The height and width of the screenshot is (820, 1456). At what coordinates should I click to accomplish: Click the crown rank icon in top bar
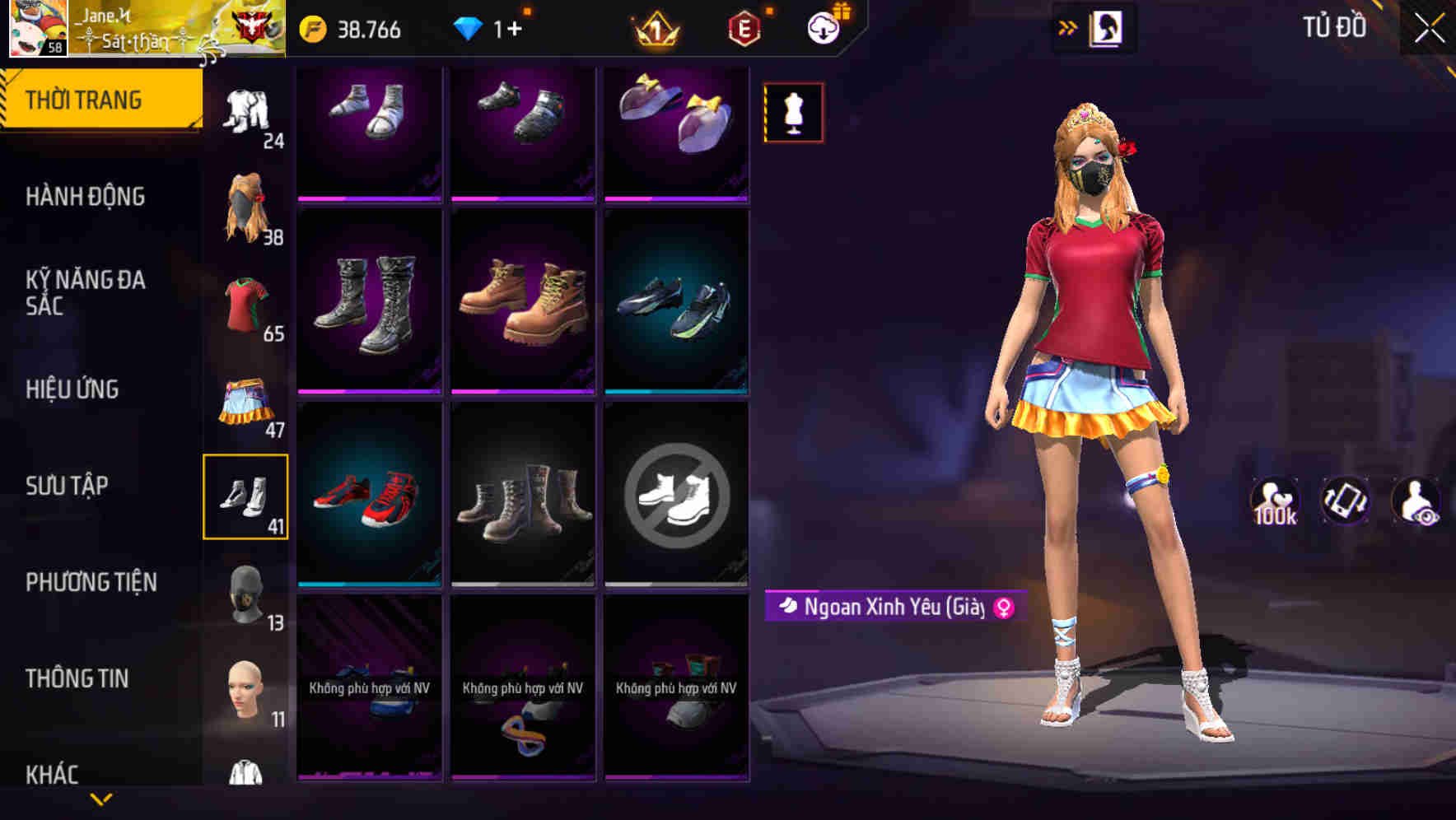656,27
